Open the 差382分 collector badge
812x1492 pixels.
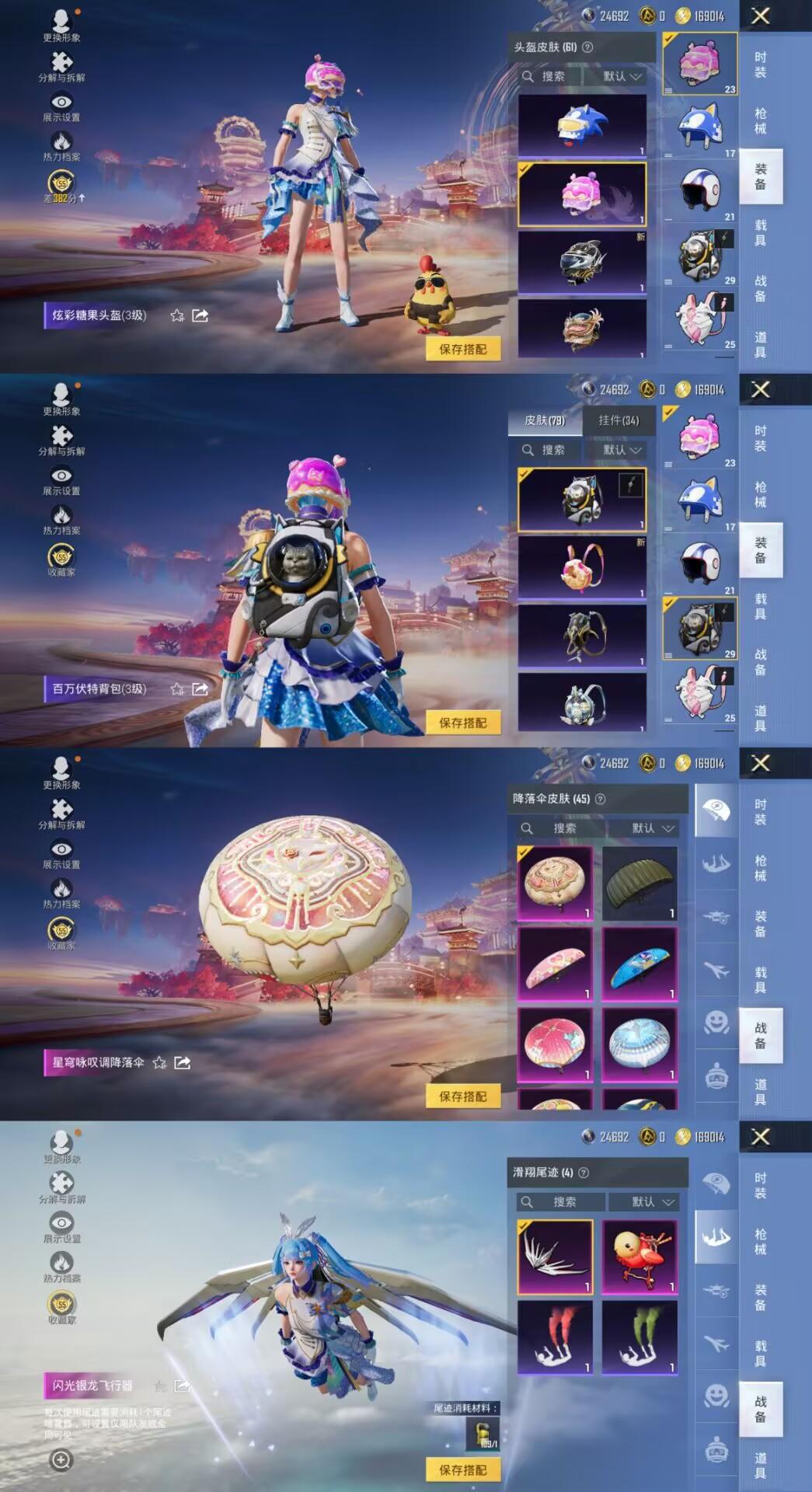(x=61, y=186)
